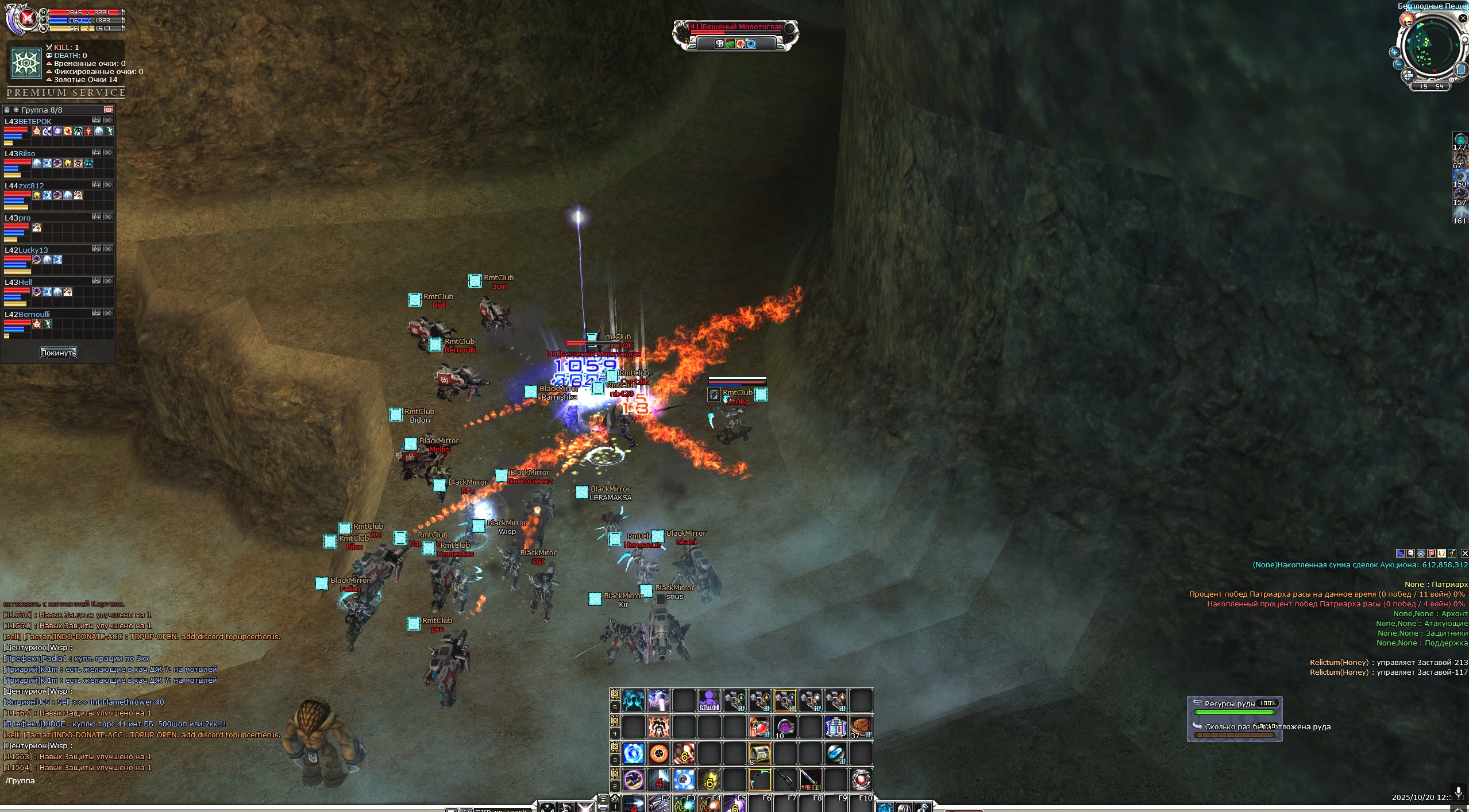
Task: Kick zxc812 using the X button
Action: tap(108, 185)
